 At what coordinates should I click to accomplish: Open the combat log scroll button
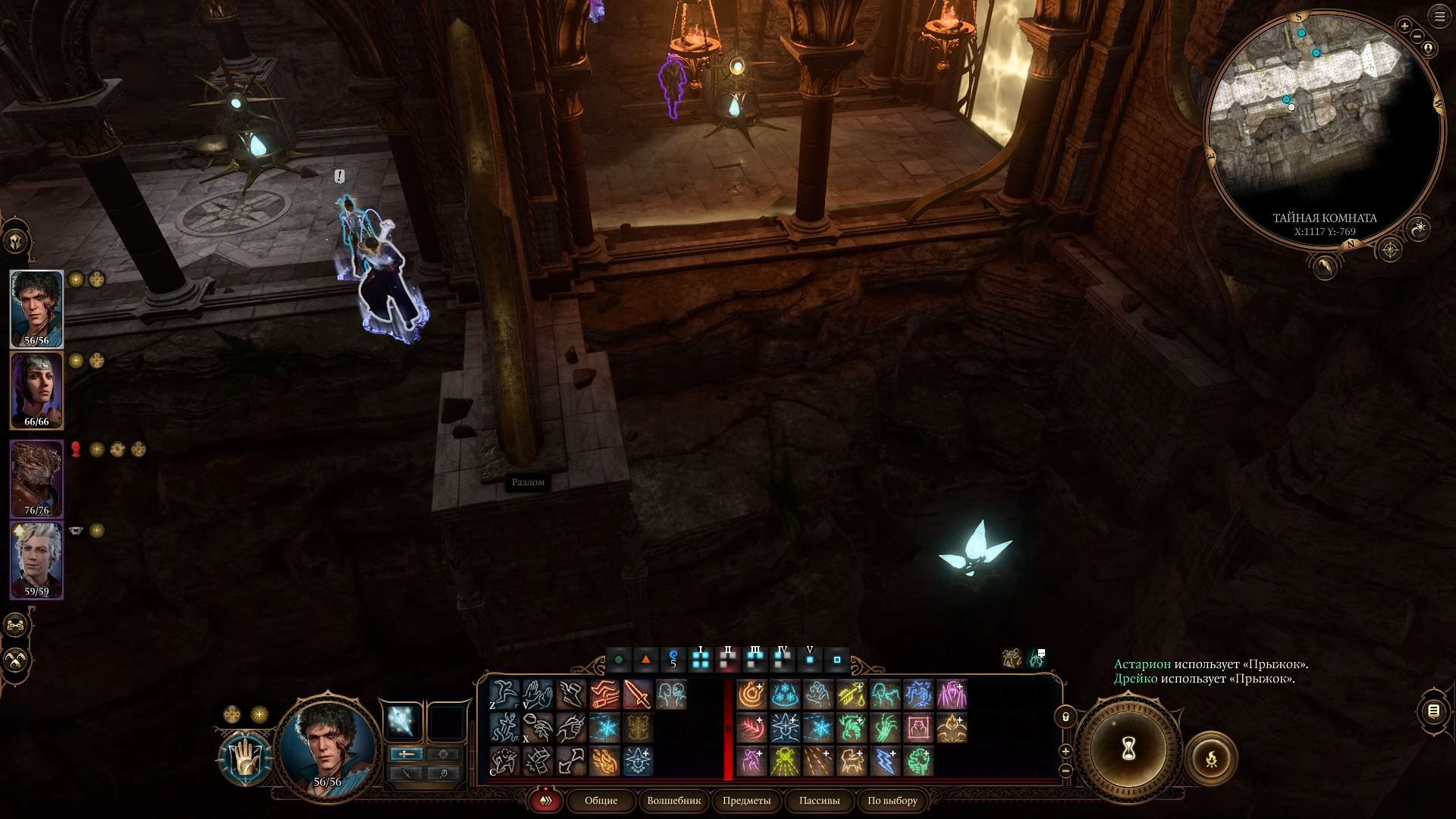click(1433, 711)
